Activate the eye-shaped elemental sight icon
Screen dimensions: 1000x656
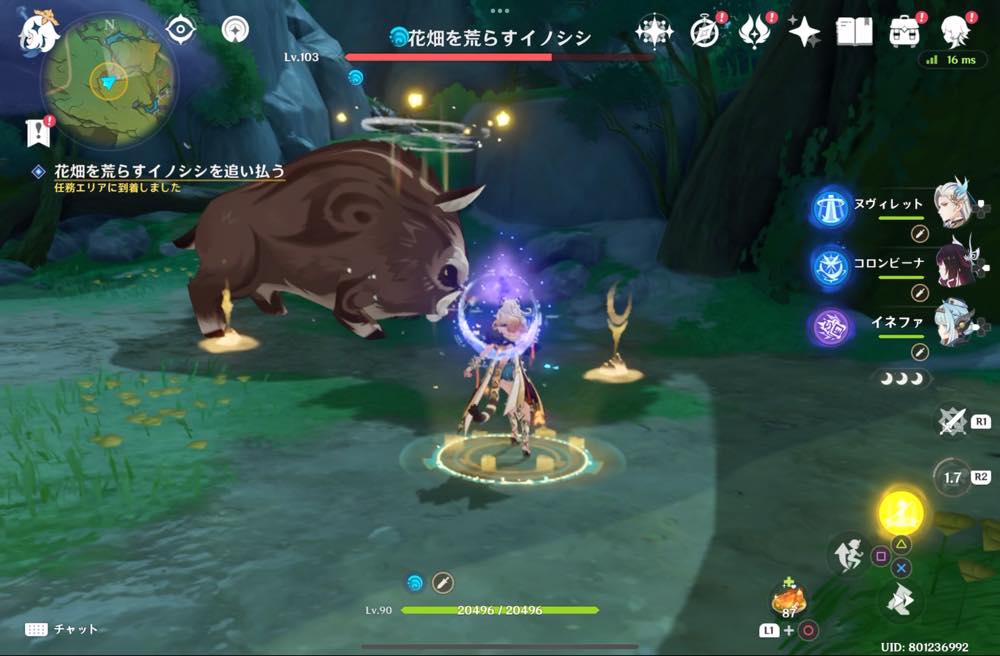180,29
